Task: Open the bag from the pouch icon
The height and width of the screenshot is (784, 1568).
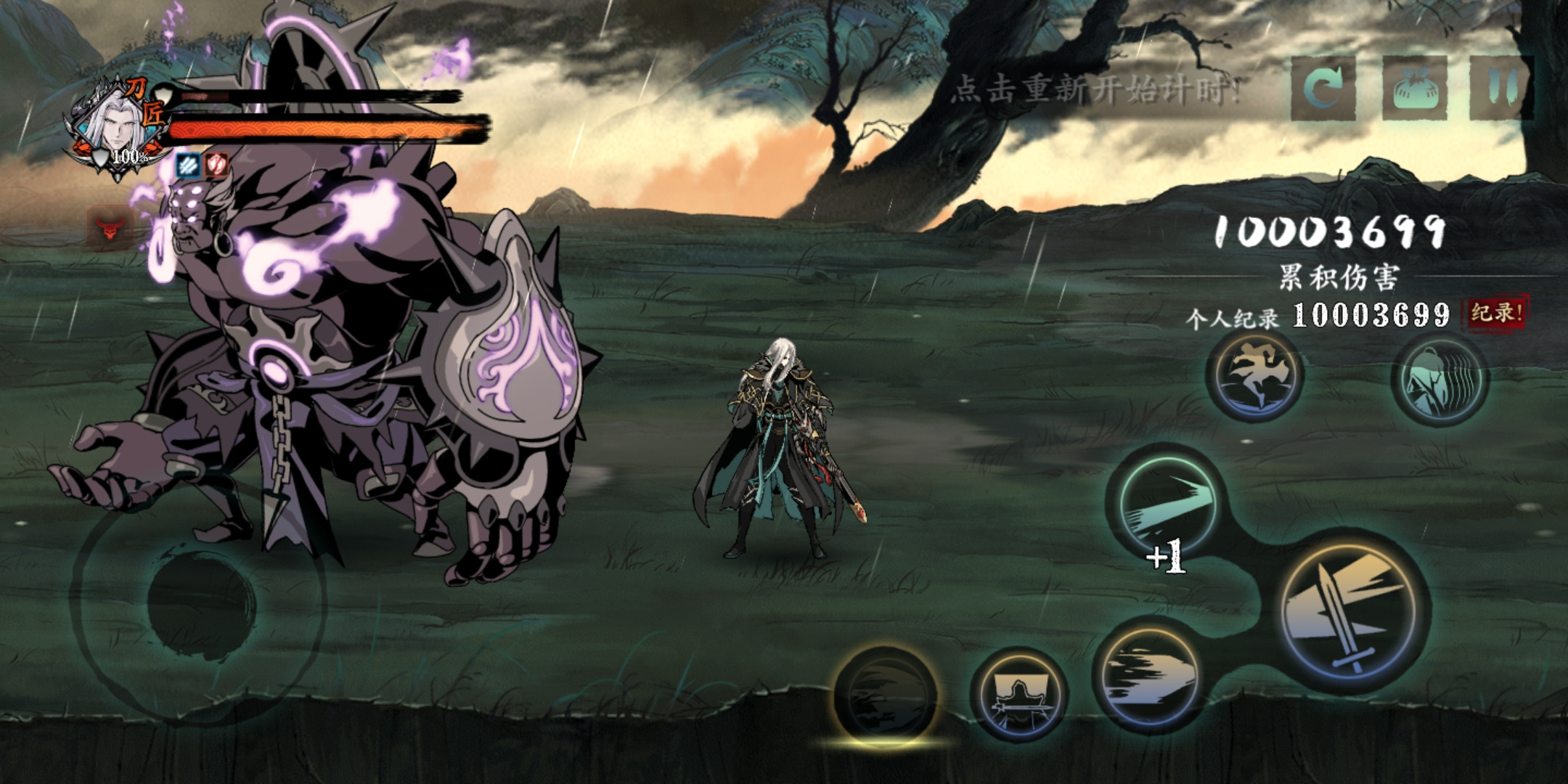Action: coord(1414,89)
